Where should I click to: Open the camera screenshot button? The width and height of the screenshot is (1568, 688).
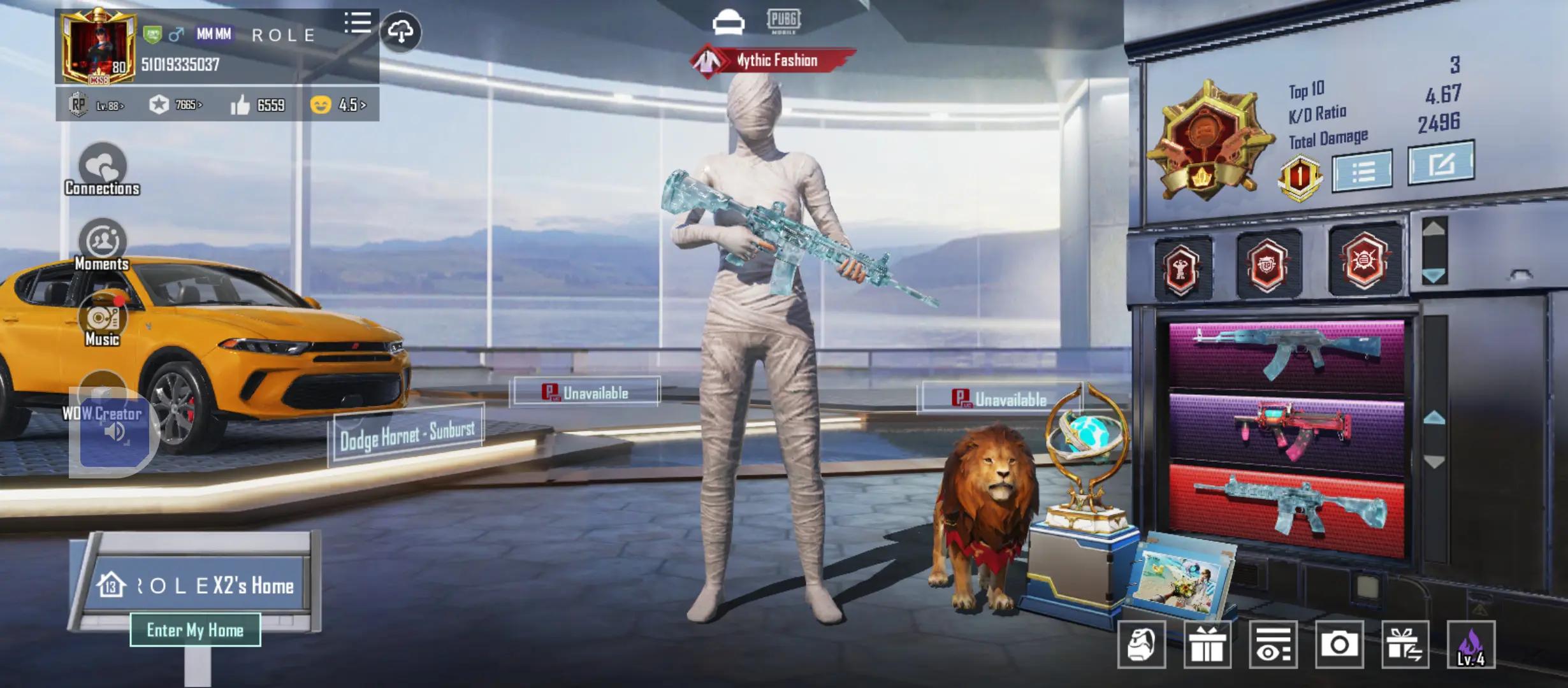[1339, 645]
